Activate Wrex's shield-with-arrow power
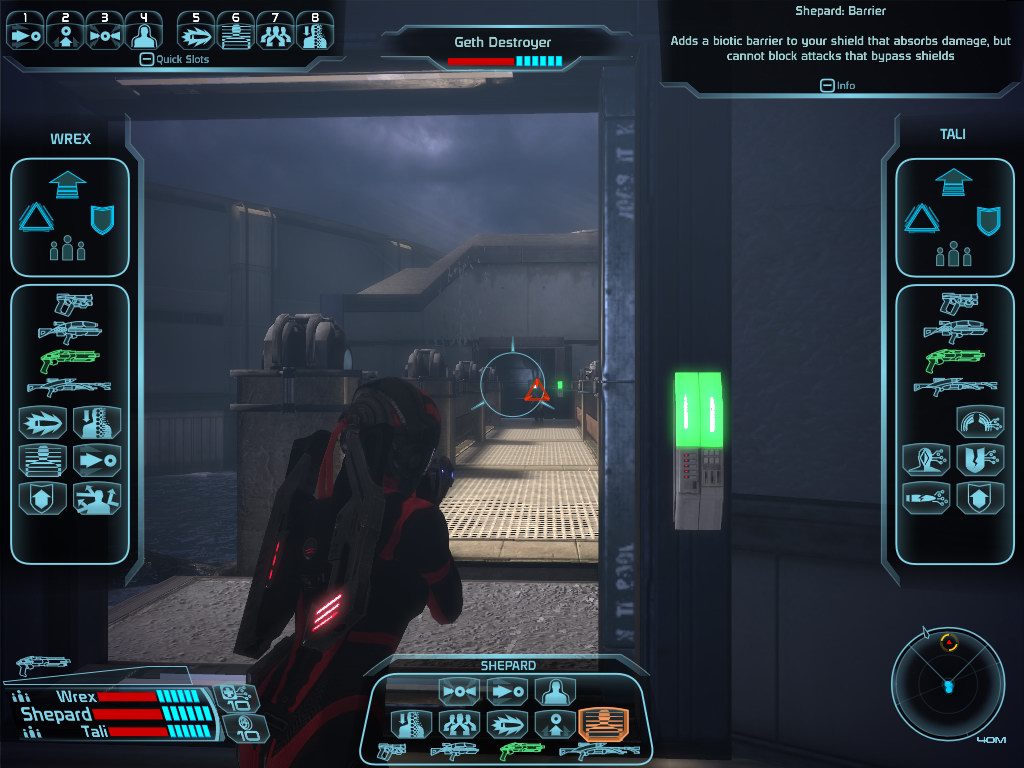 click(x=43, y=498)
